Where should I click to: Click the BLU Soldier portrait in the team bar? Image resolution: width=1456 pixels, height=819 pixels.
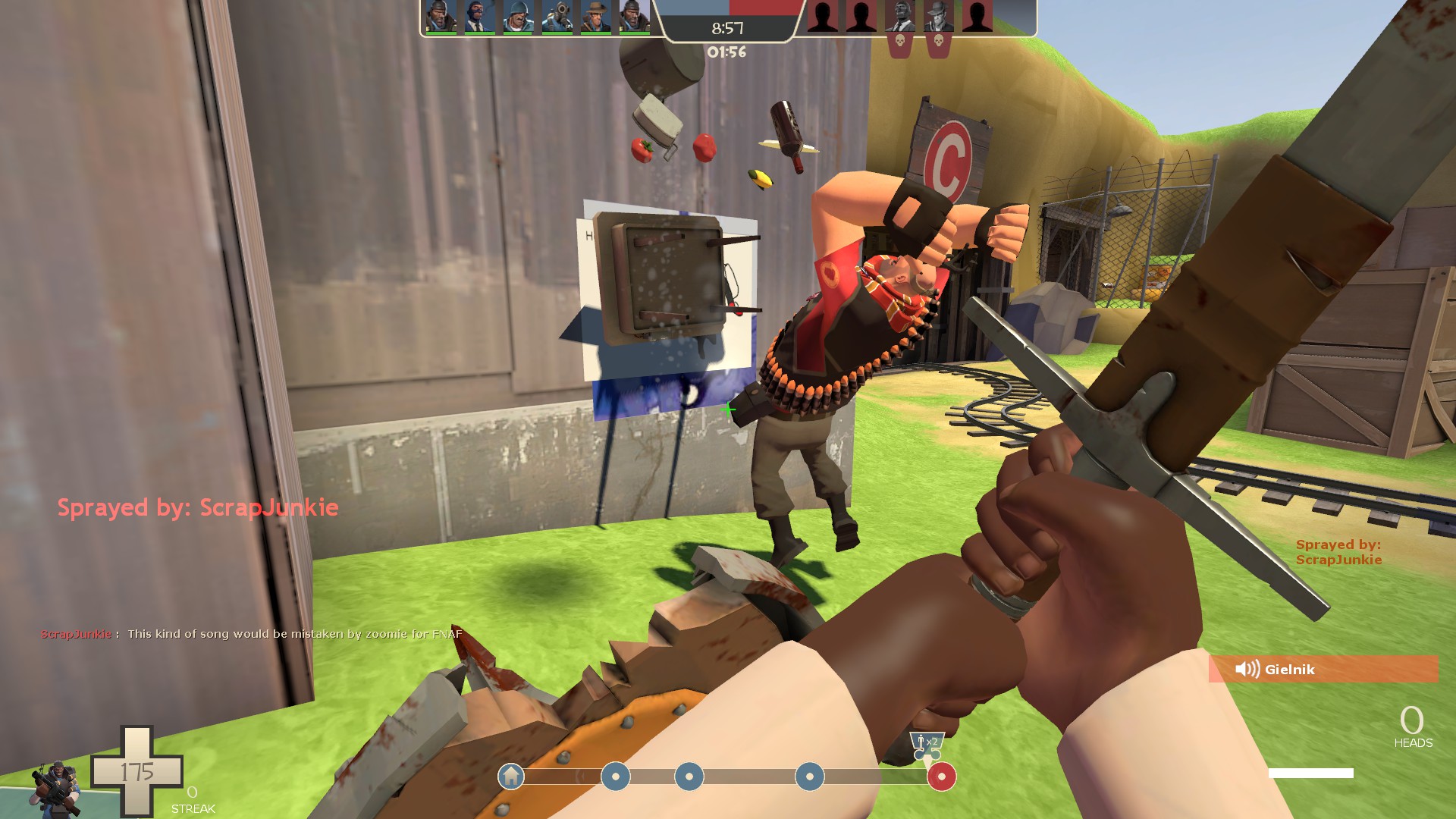519,17
